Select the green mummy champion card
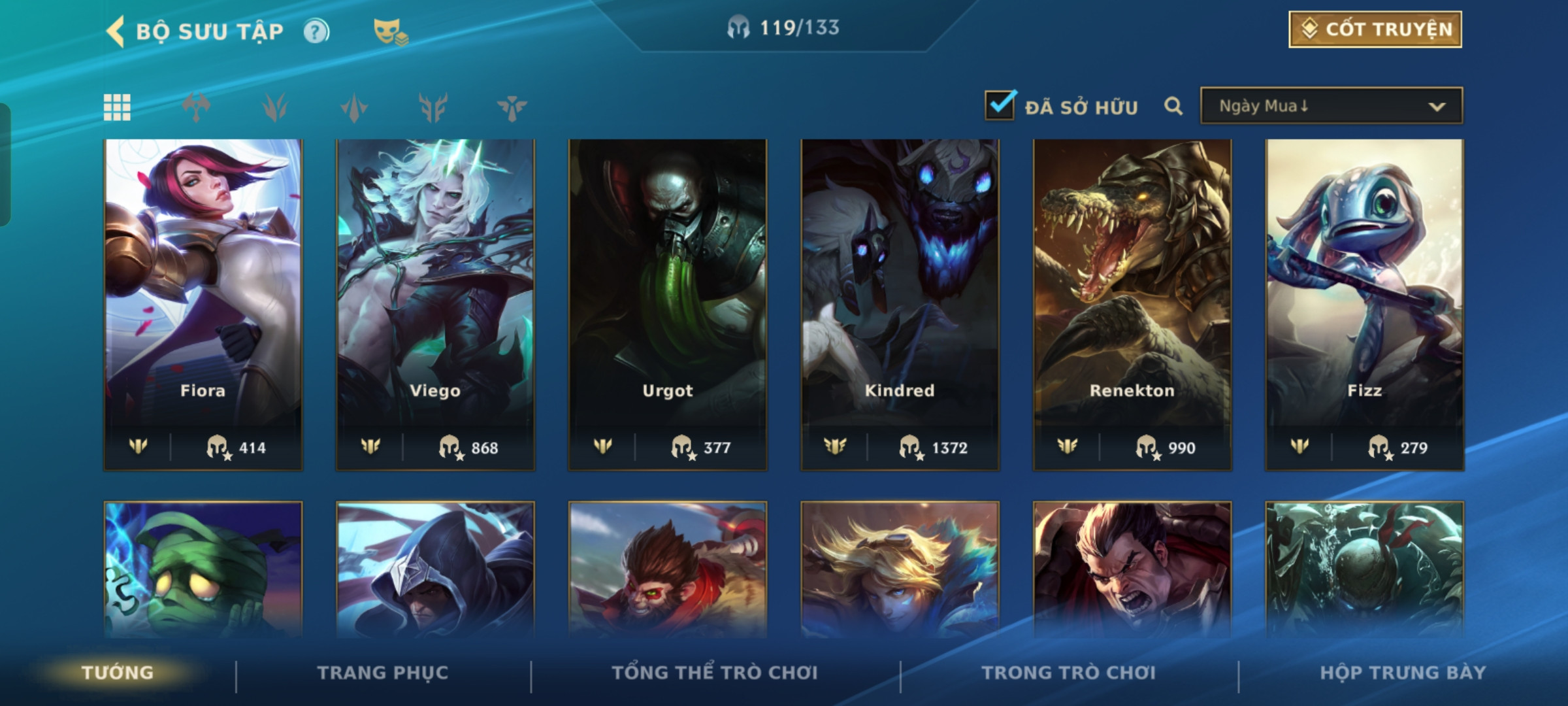The image size is (1568, 706). [x=203, y=569]
